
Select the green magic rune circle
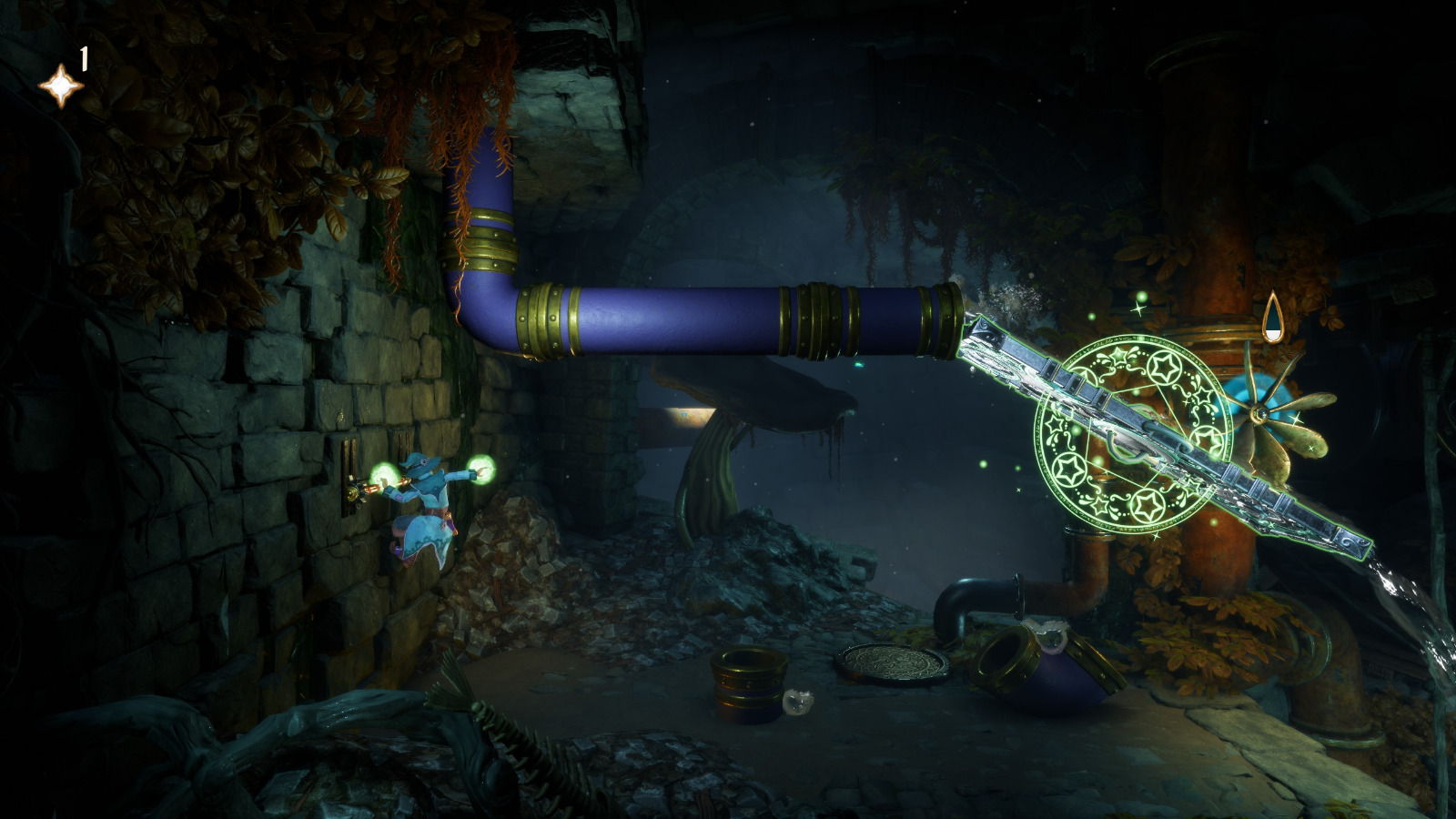click(1133, 432)
